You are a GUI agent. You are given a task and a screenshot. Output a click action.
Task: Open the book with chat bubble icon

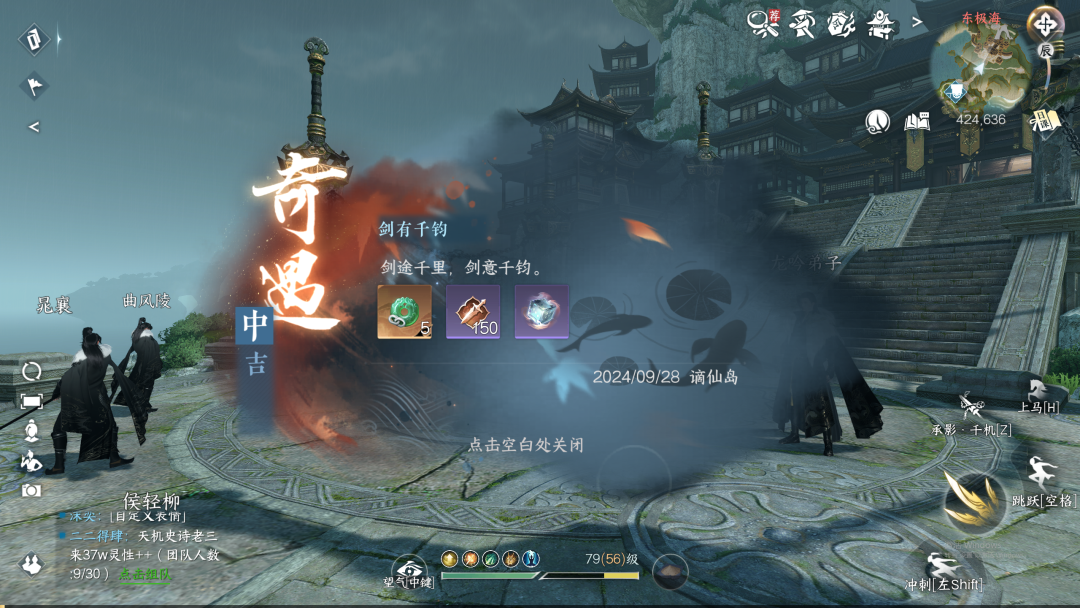pyautogui.click(x=917, y=121)
